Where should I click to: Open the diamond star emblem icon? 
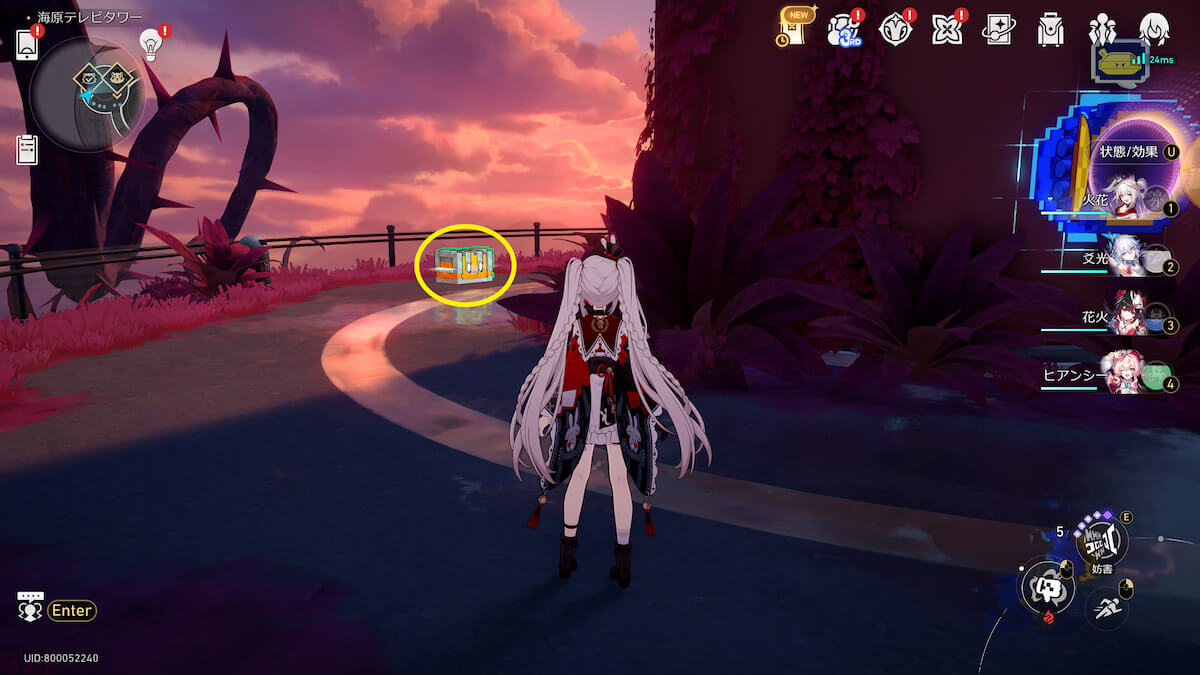[x=894, y=31]
